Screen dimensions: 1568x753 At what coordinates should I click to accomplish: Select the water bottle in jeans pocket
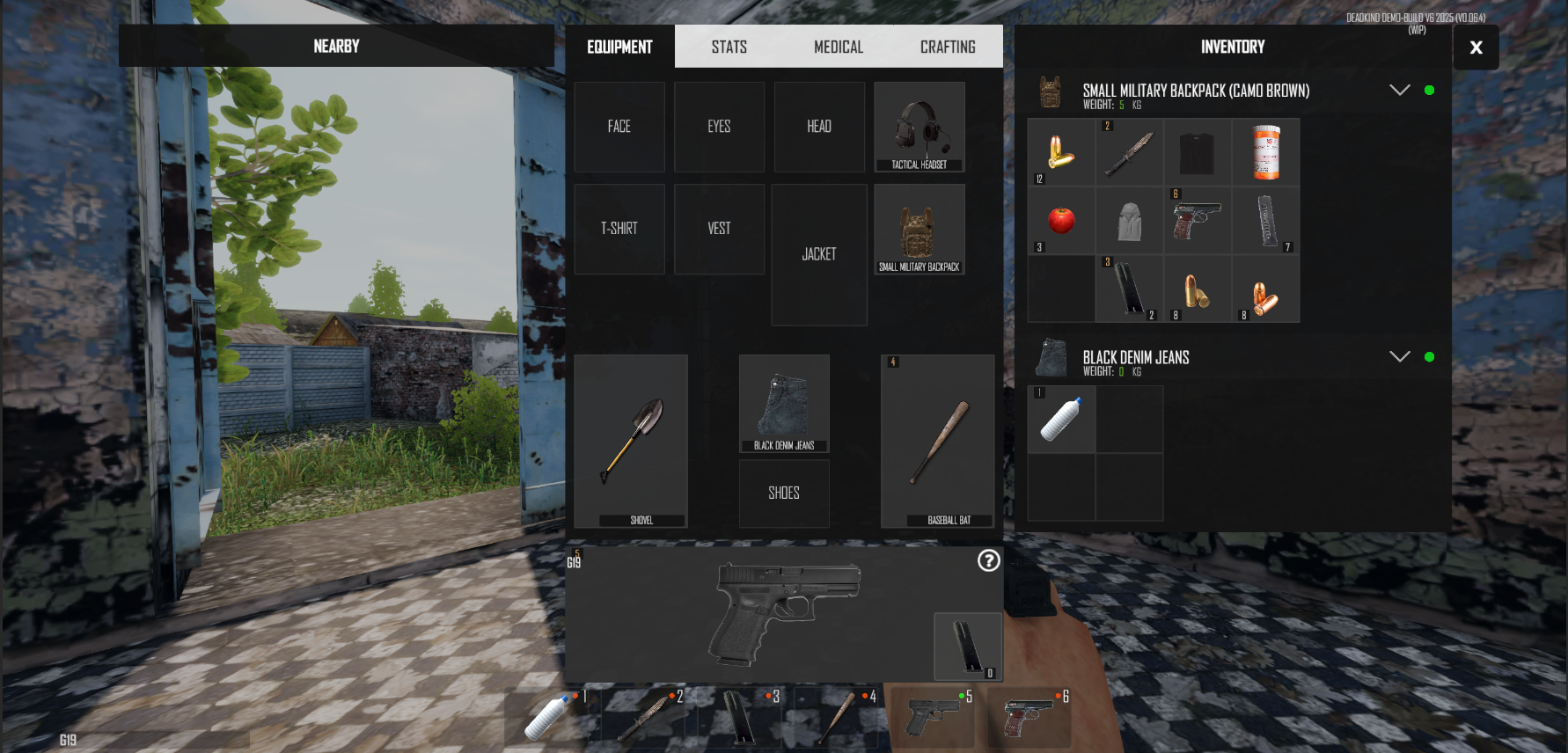(x=1061, y=419)
